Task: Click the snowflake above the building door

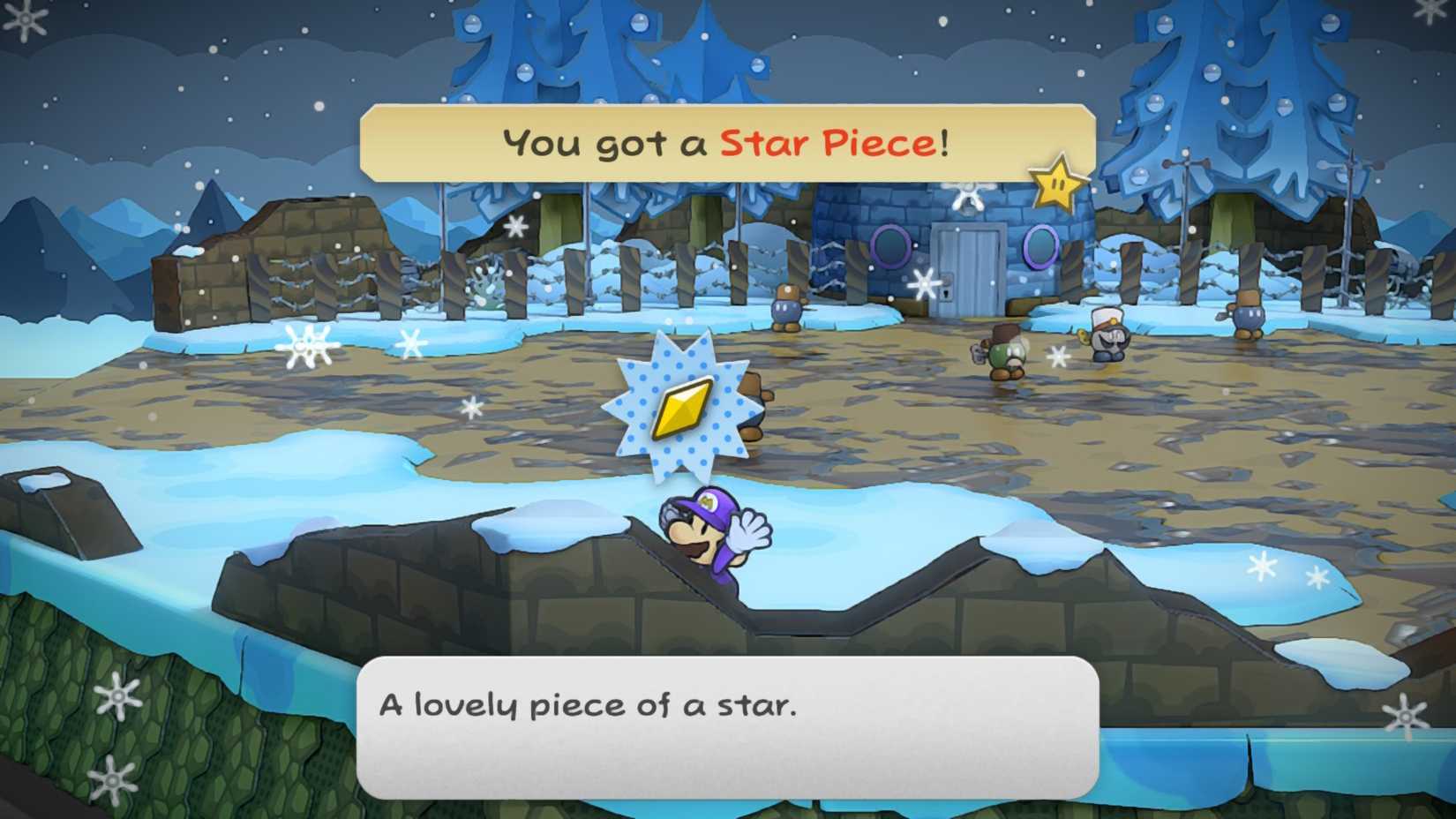Action: tap(925, 282)
